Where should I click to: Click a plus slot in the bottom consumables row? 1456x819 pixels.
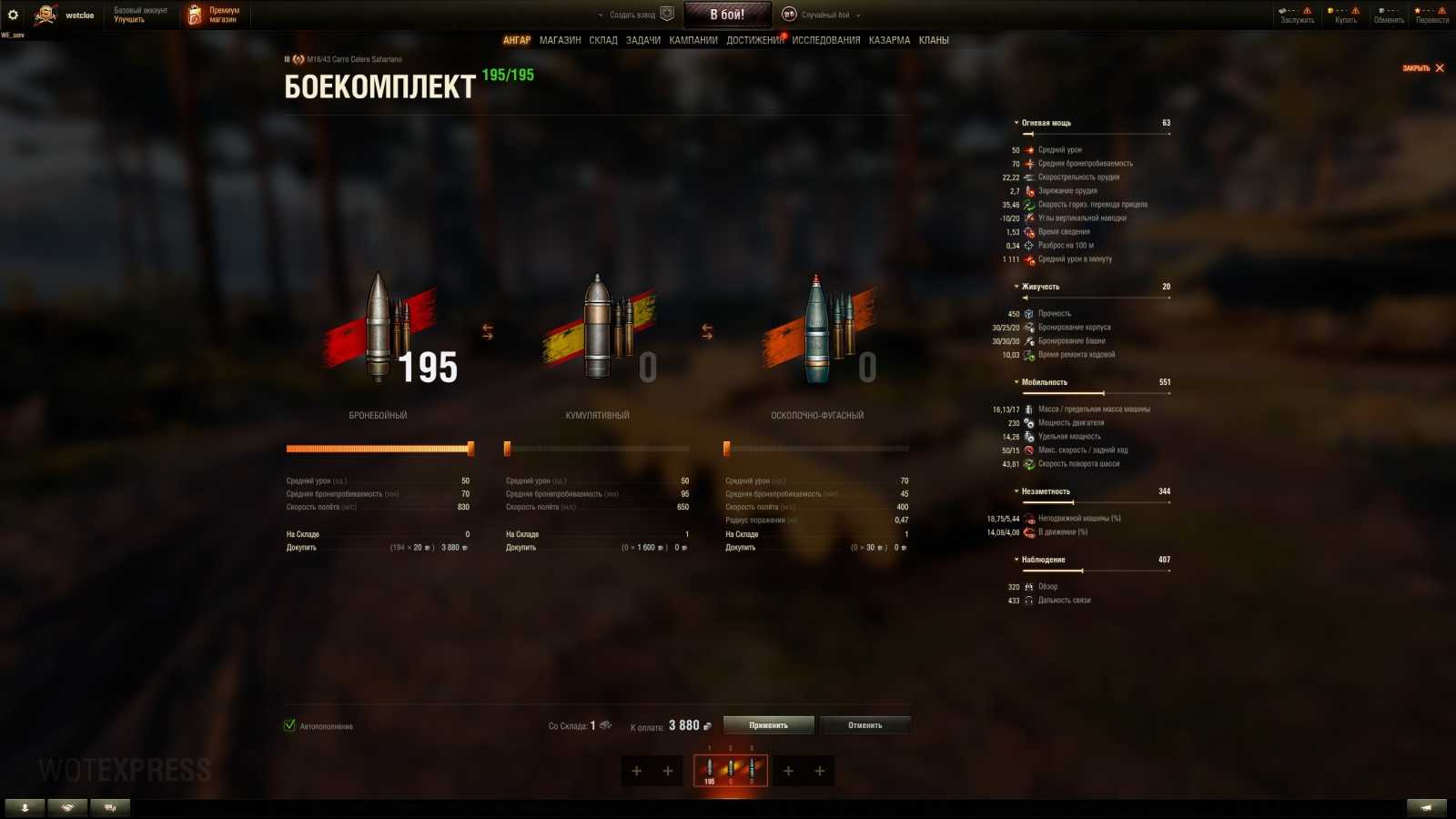[637, 771]
